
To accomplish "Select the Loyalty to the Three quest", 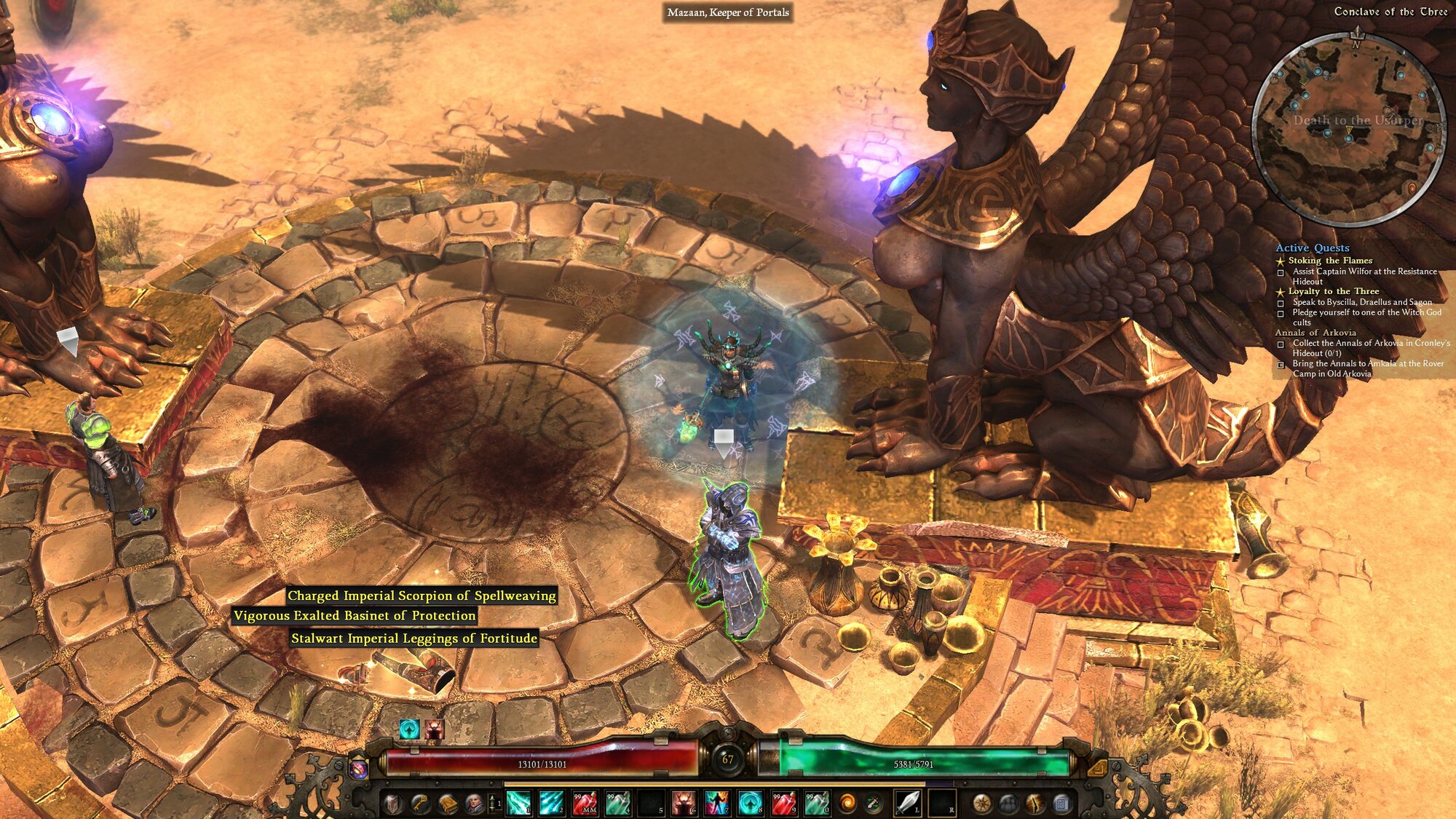I will [1333, 291].
